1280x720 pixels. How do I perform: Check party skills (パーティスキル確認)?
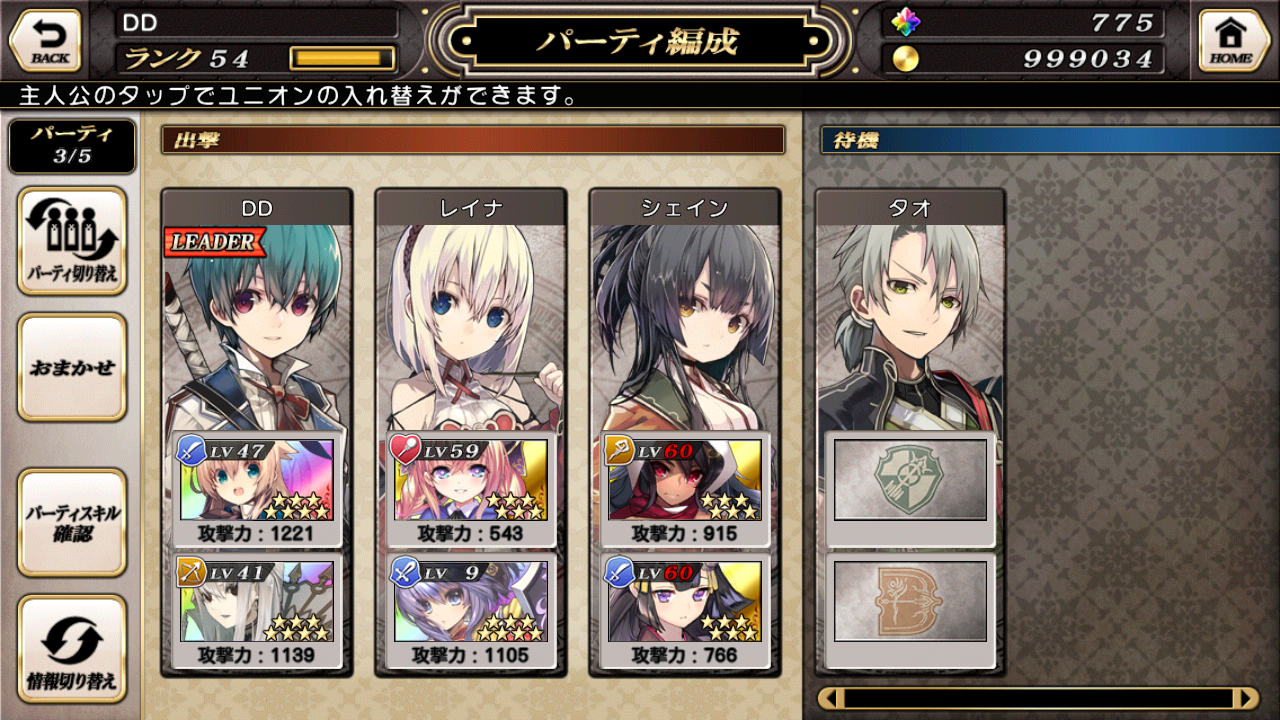72,523
